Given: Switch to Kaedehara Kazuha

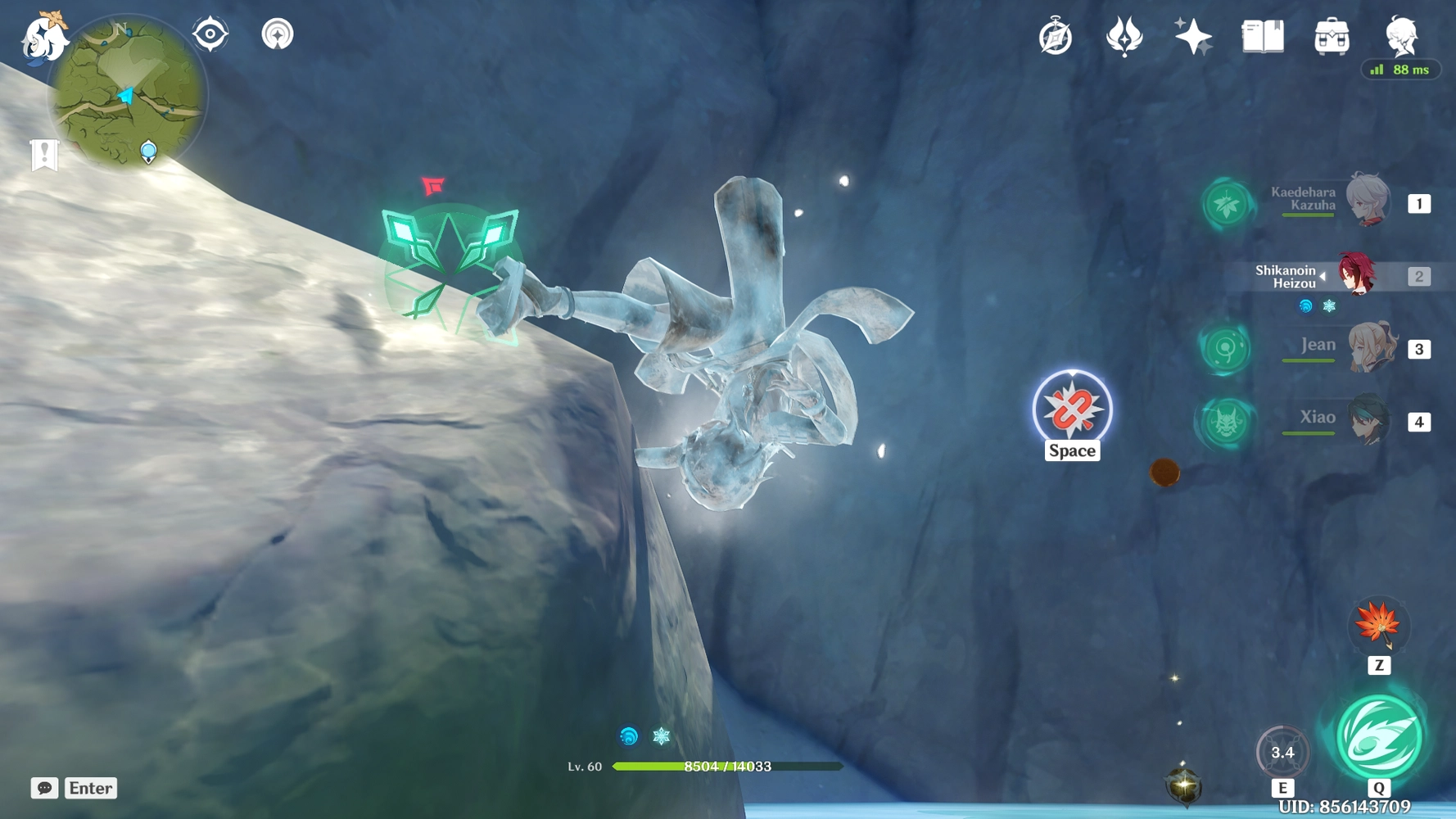Looking at the screenshot, I should (x=1368, y=201).
